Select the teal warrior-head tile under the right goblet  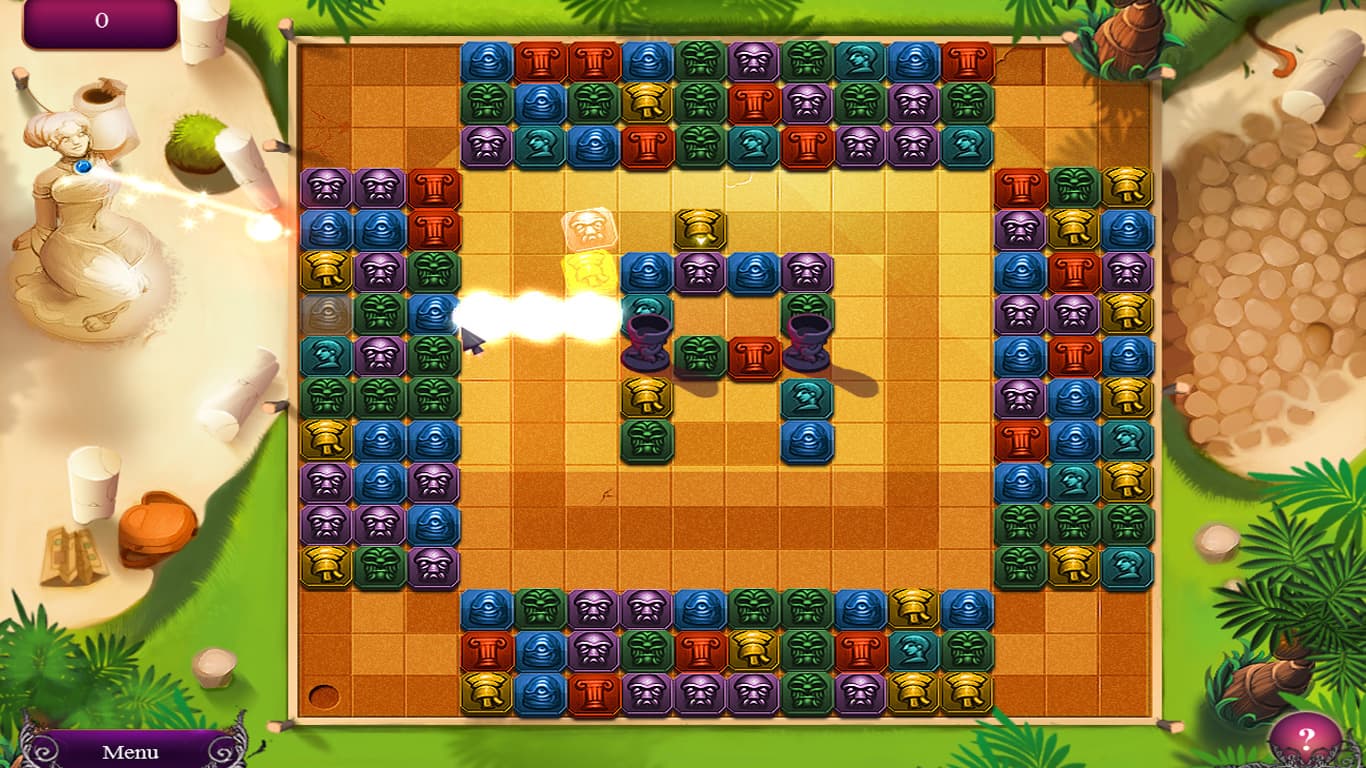click(807, 398)
